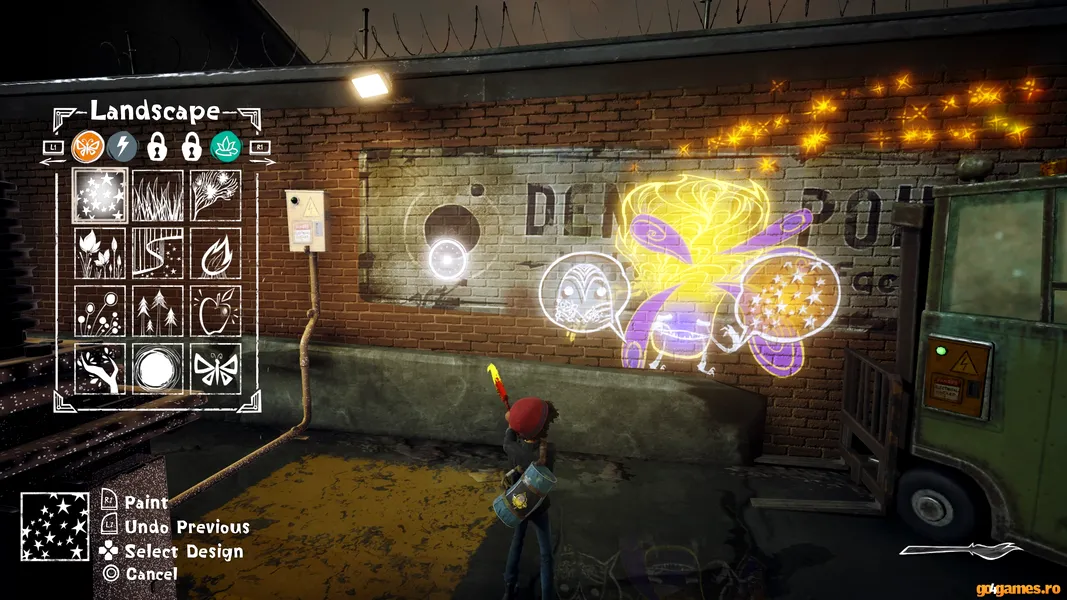Screen dimensions: 1067x600
Task: Choose the glowing round moon design
Action: point(158,368)
